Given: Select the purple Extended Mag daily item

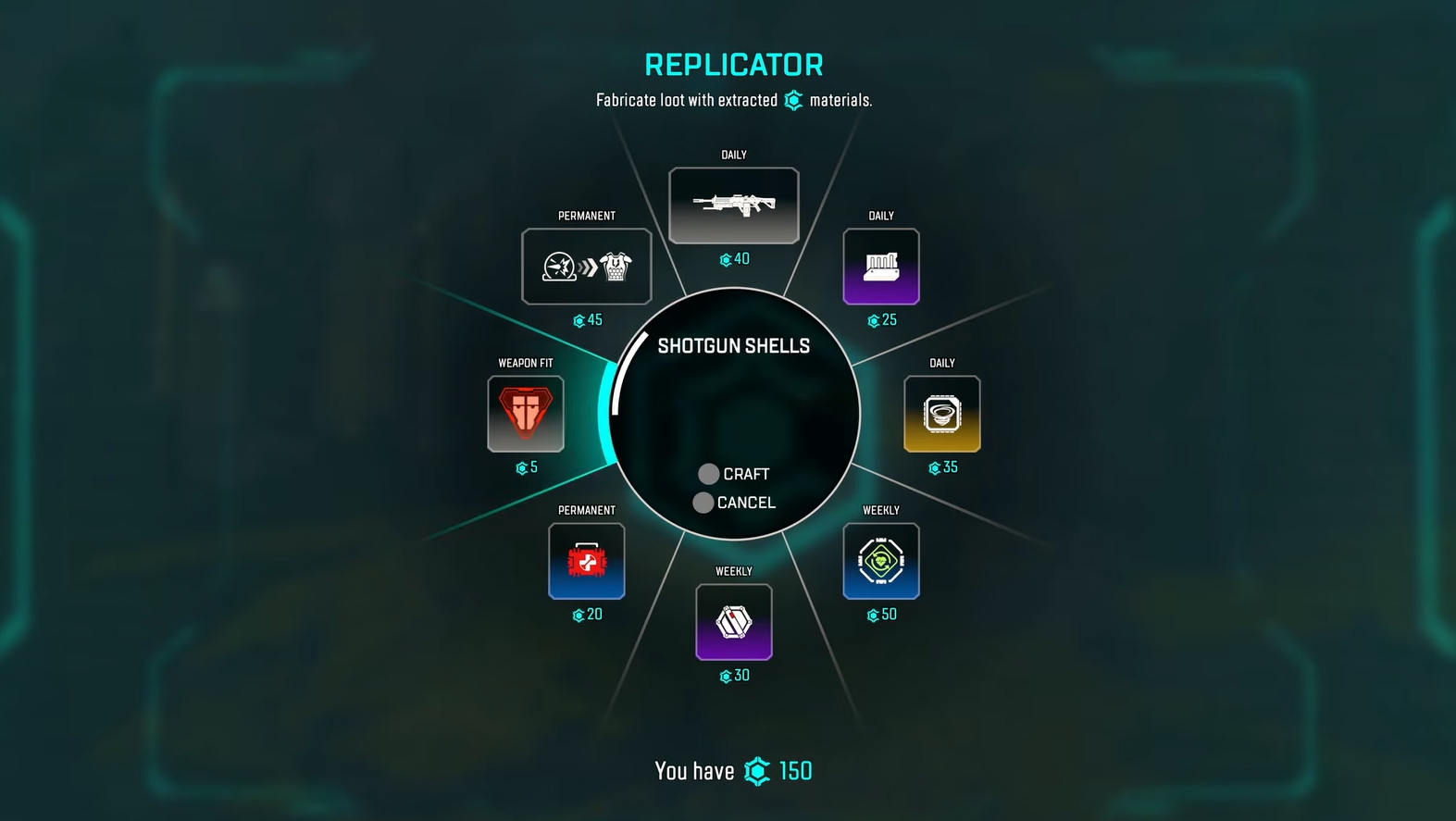Looking at the screenshot, I should (880, 267).
